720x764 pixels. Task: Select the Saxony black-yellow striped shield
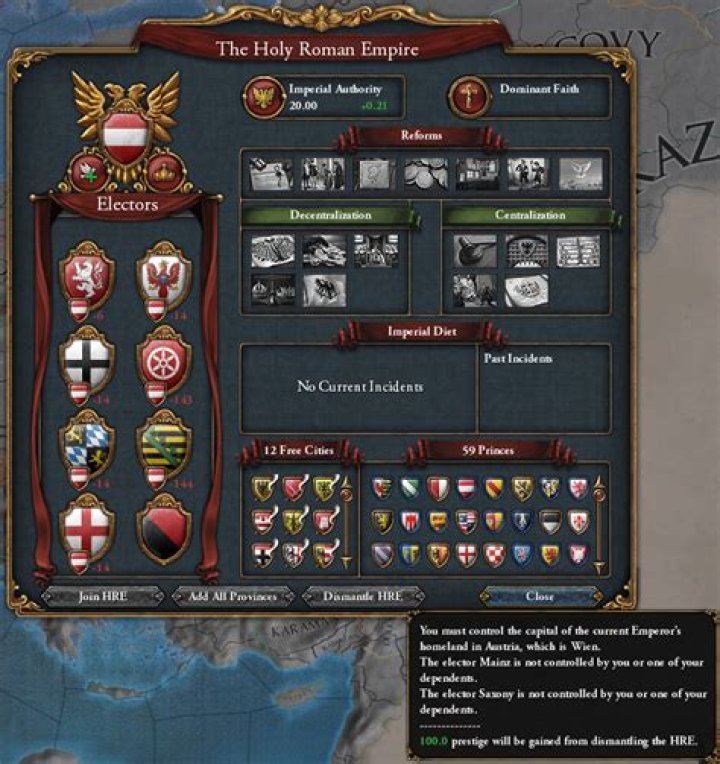[163, 443]
